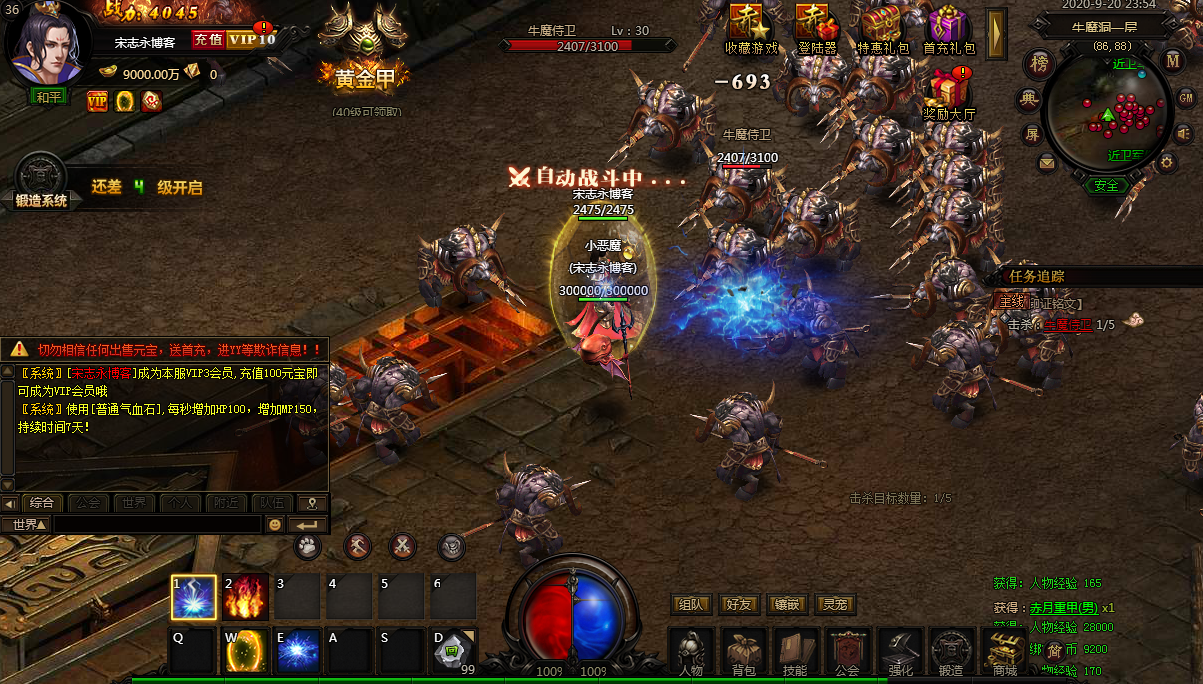Activate the lightning skill in slot 1
Image resolution: width=1203 pixels, height=684 pixels.
coord(194,597)
